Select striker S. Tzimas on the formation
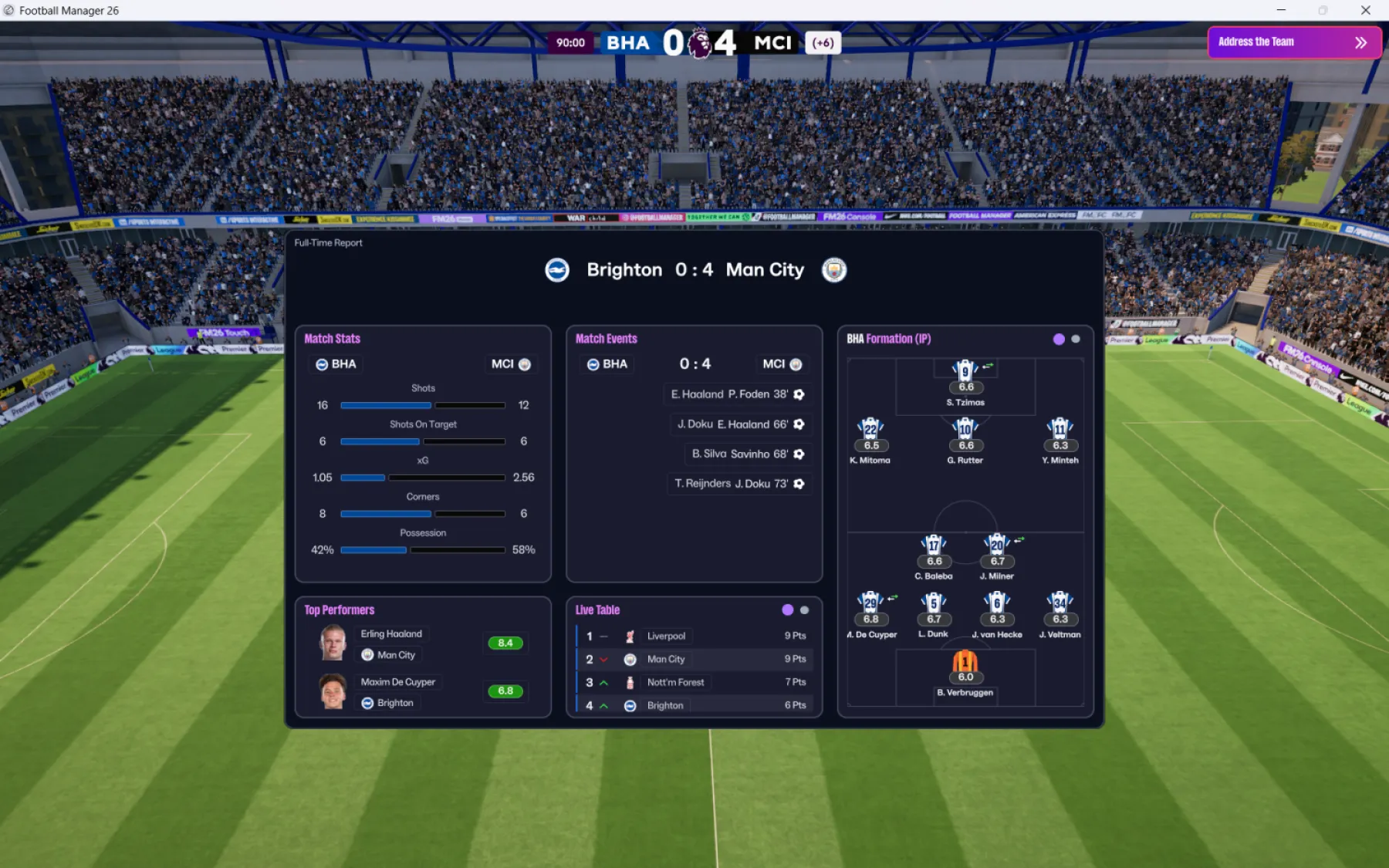The width and height of the screenshot is (1389, 868). point(965,371)
